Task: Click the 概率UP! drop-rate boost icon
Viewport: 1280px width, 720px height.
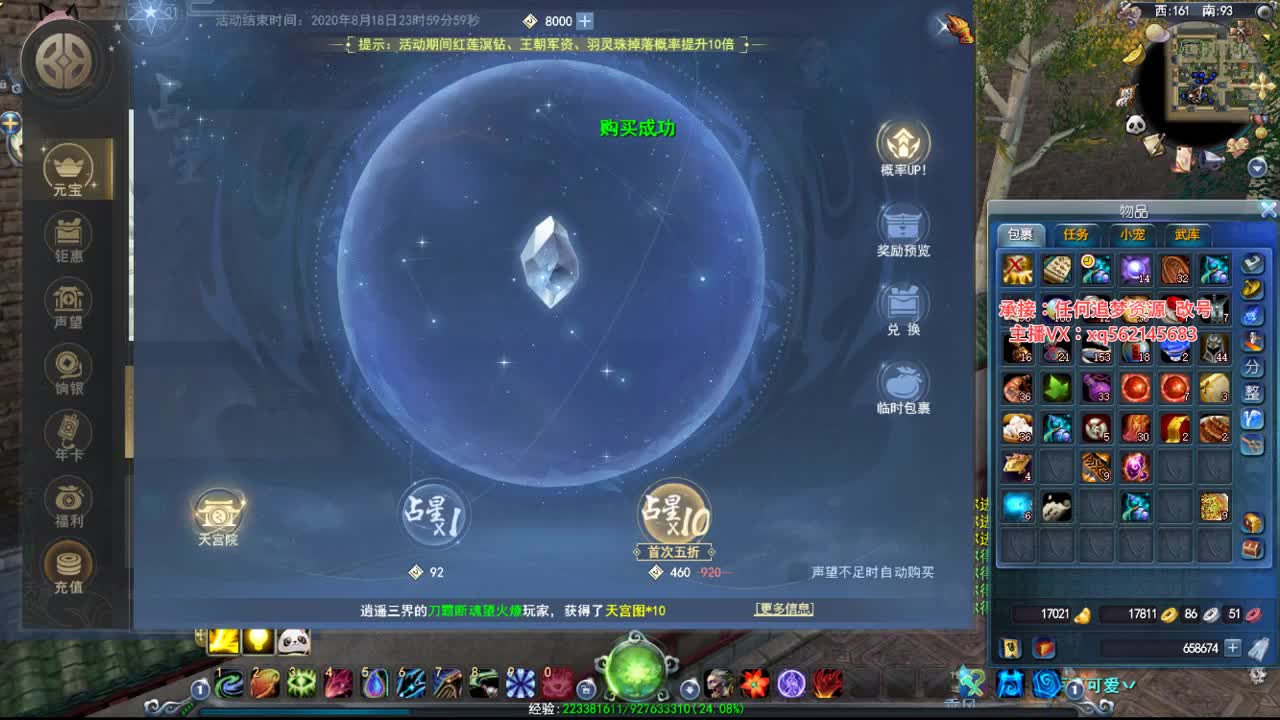Action: coord(903,143)
